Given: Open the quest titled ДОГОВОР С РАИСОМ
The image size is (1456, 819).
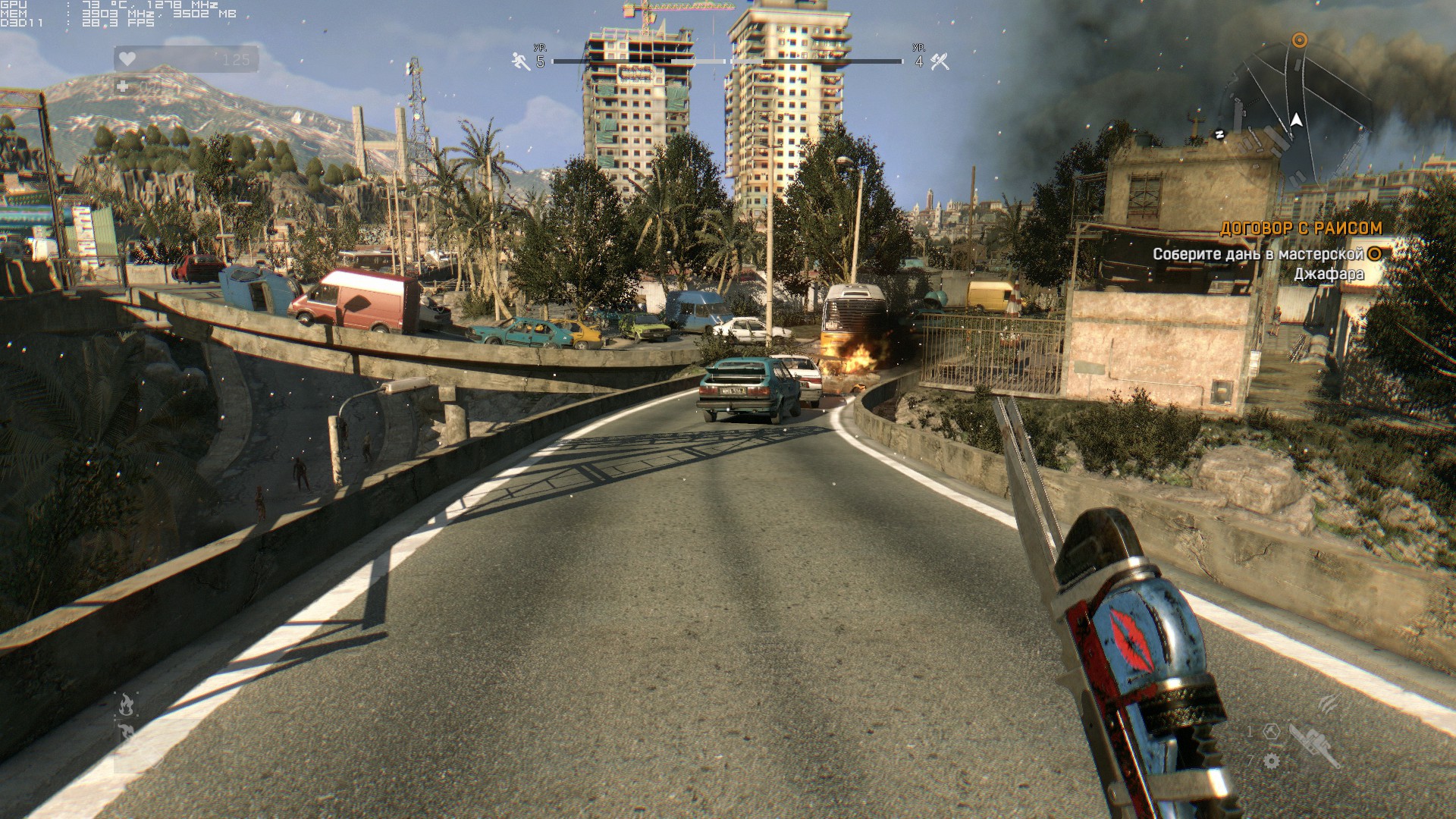Looking at the screenshot, I should 1301,227.
